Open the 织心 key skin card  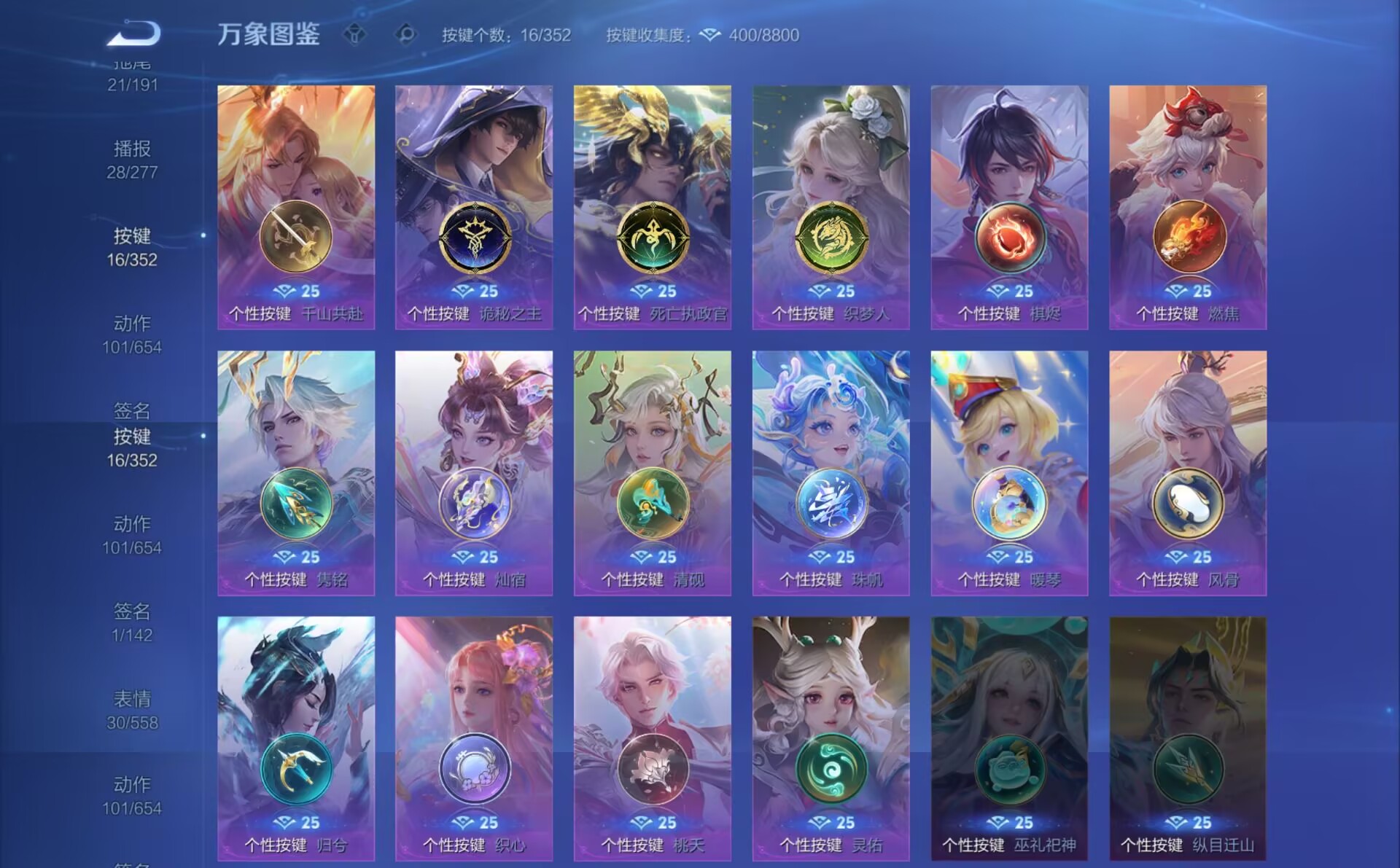[x=474, y=738]
